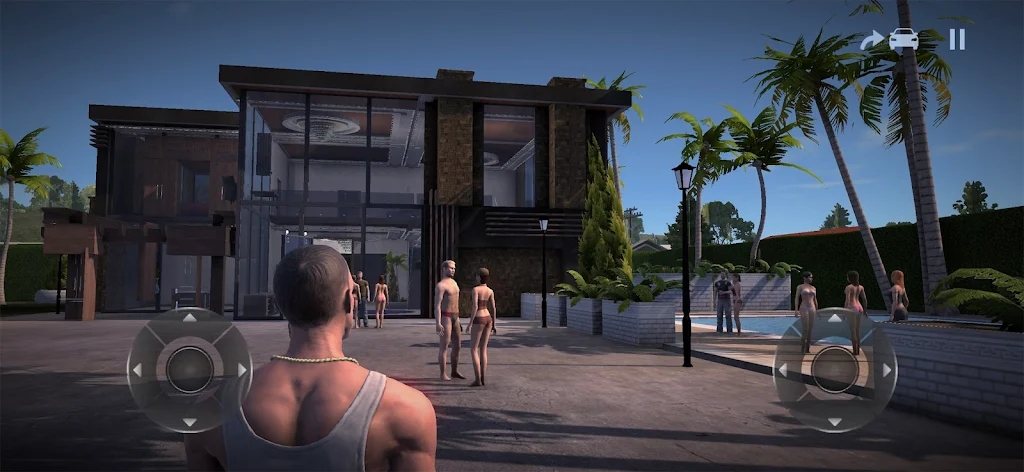Pause the game with the pause button
This screenshot has height=472, width=1024.
(957, 39)
